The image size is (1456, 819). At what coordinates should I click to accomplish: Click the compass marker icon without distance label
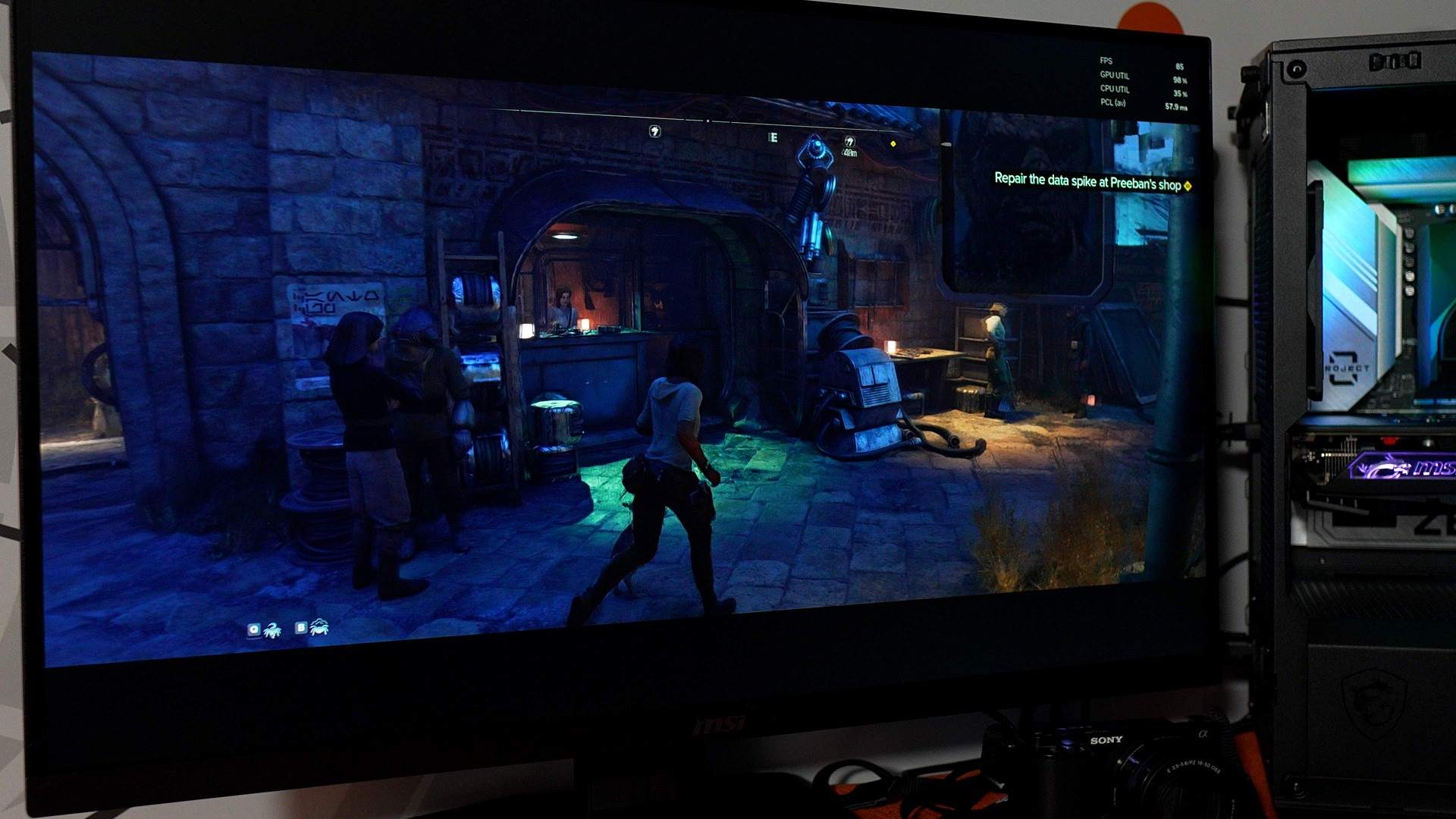pyautogui.click(x=654, y=131)
